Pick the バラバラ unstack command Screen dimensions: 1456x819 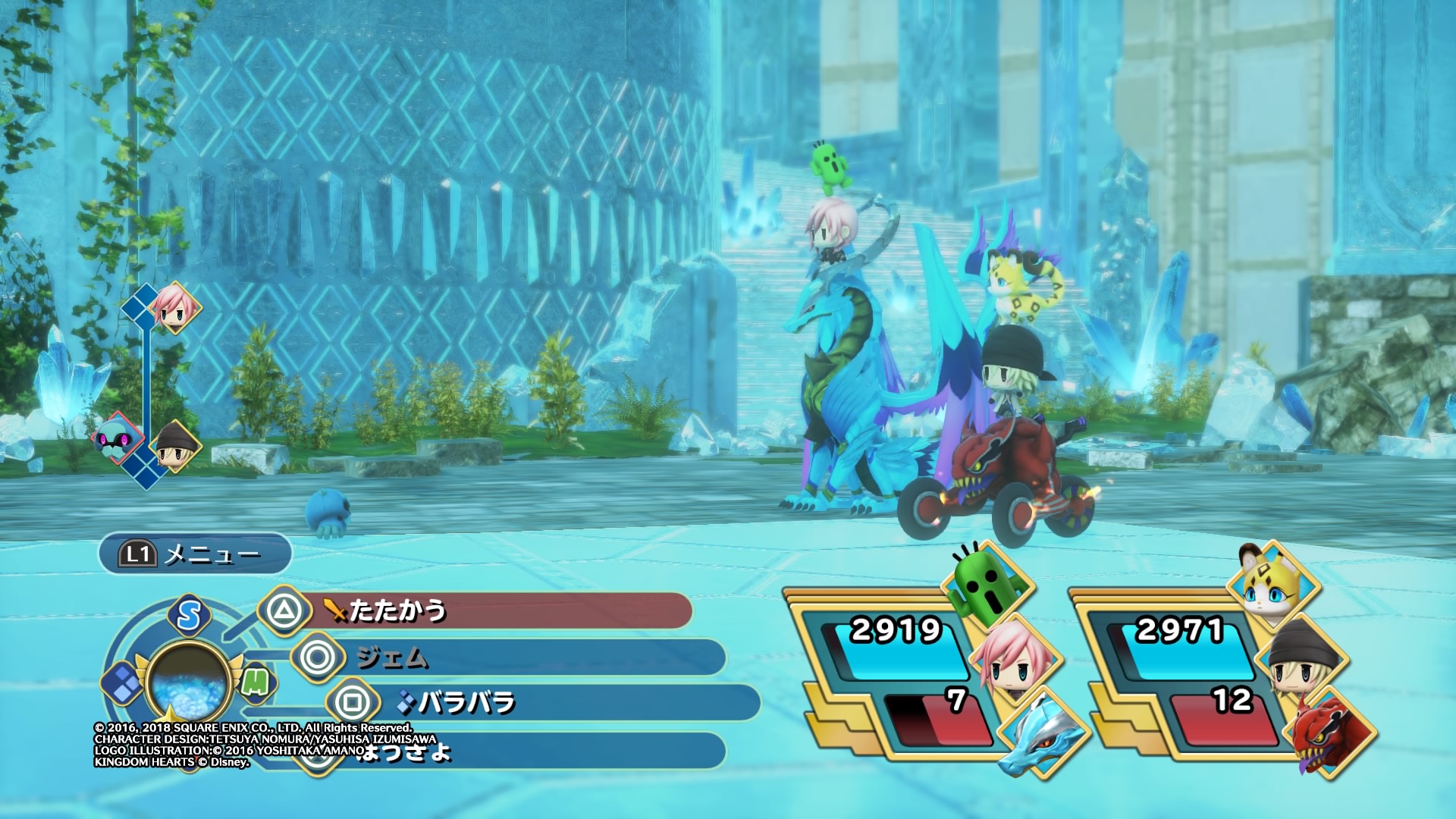point(542,703)
